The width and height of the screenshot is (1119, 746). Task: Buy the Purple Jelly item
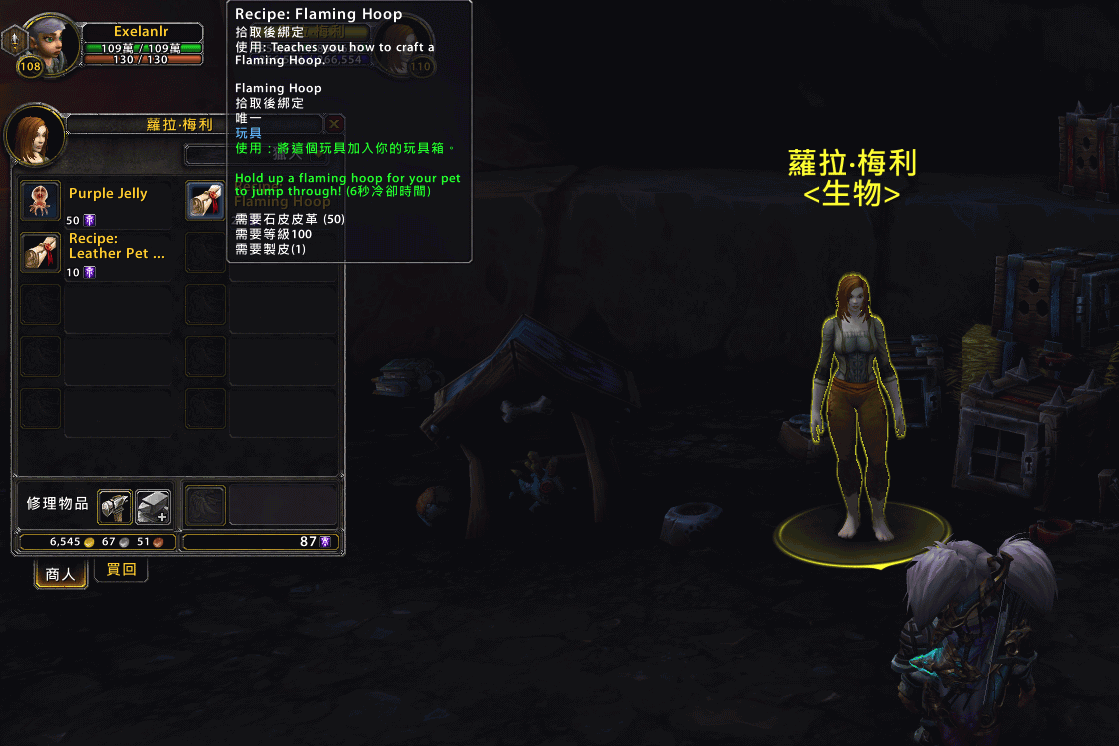41,201
